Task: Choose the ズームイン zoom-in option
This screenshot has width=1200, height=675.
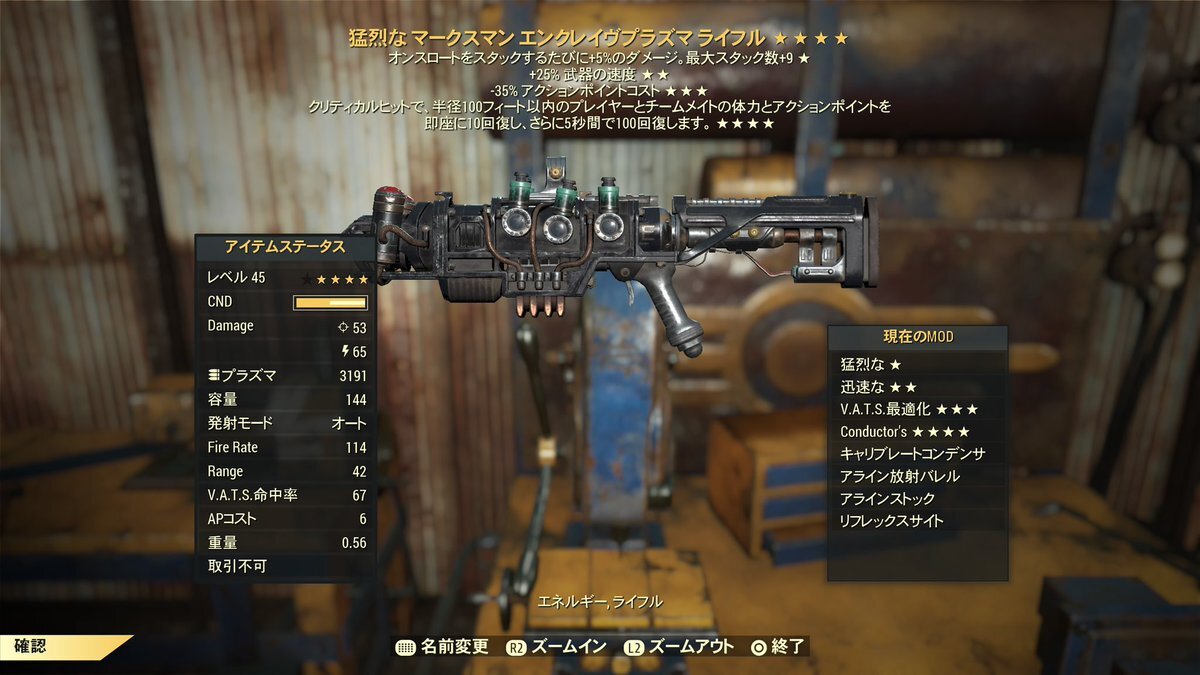Action: (x=557, y=646)
